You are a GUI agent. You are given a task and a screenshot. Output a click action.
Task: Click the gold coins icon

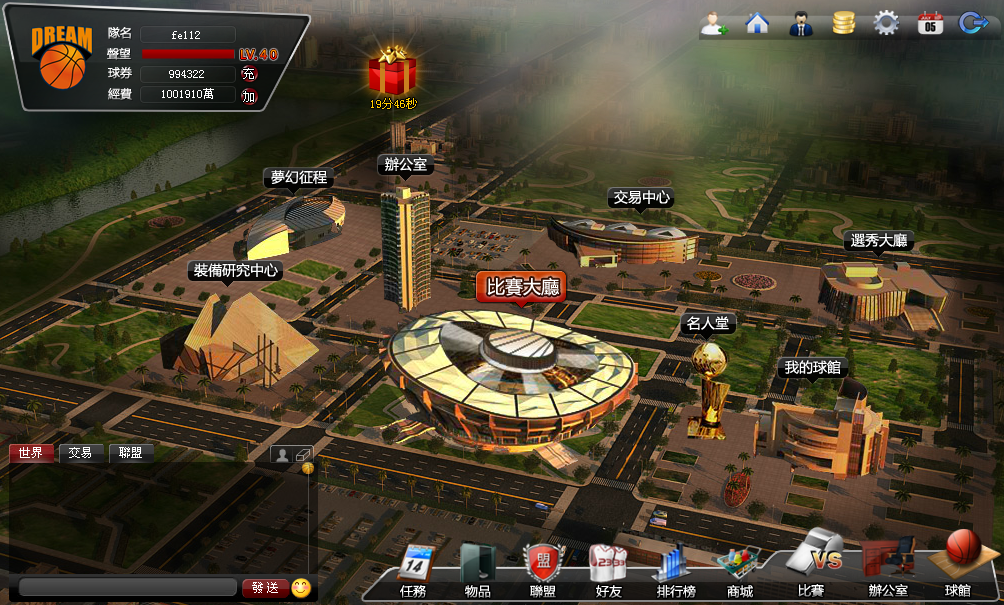click(843, 23)
